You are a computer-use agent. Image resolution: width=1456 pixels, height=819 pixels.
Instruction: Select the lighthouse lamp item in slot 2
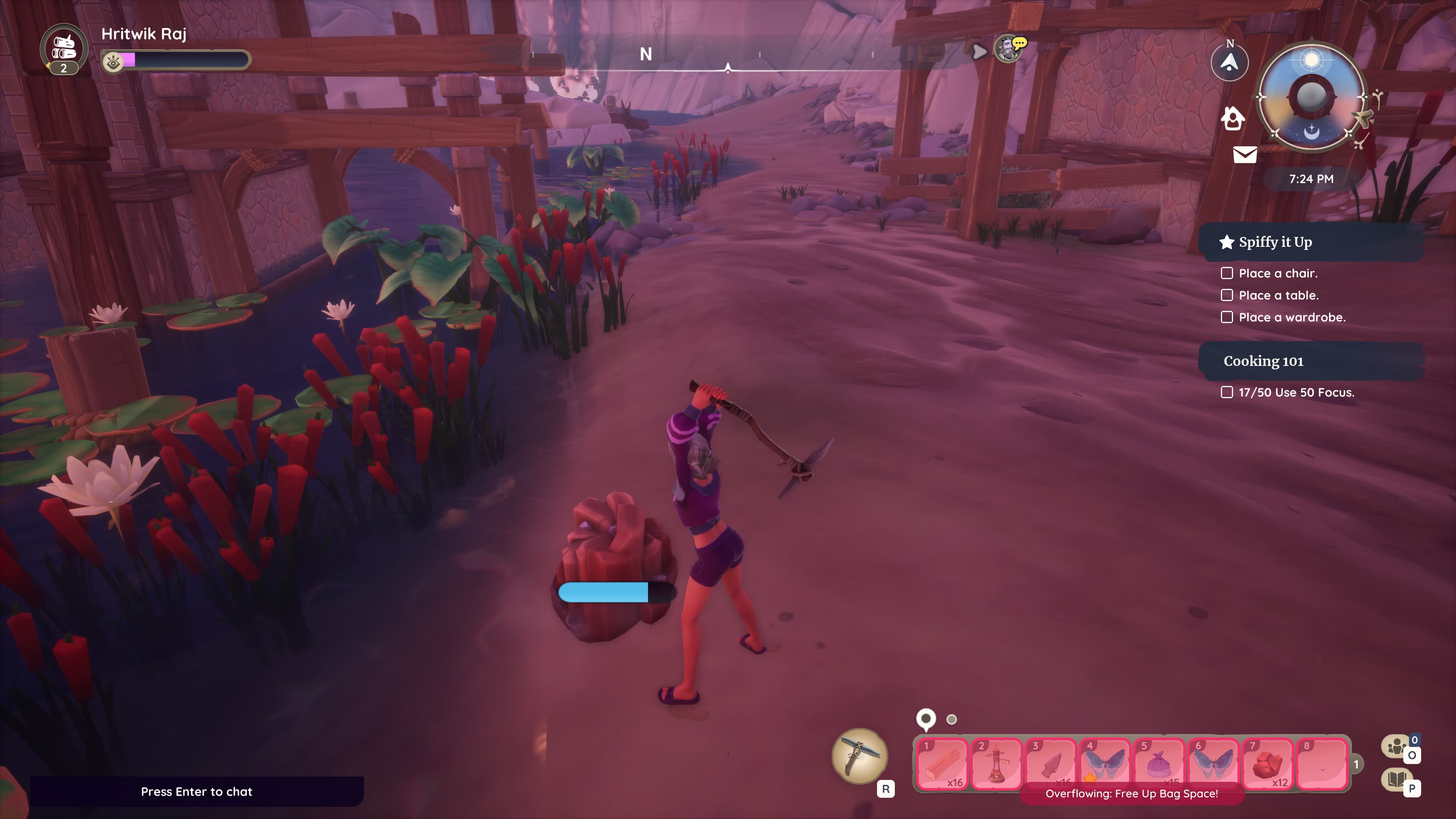click(996, 764)
